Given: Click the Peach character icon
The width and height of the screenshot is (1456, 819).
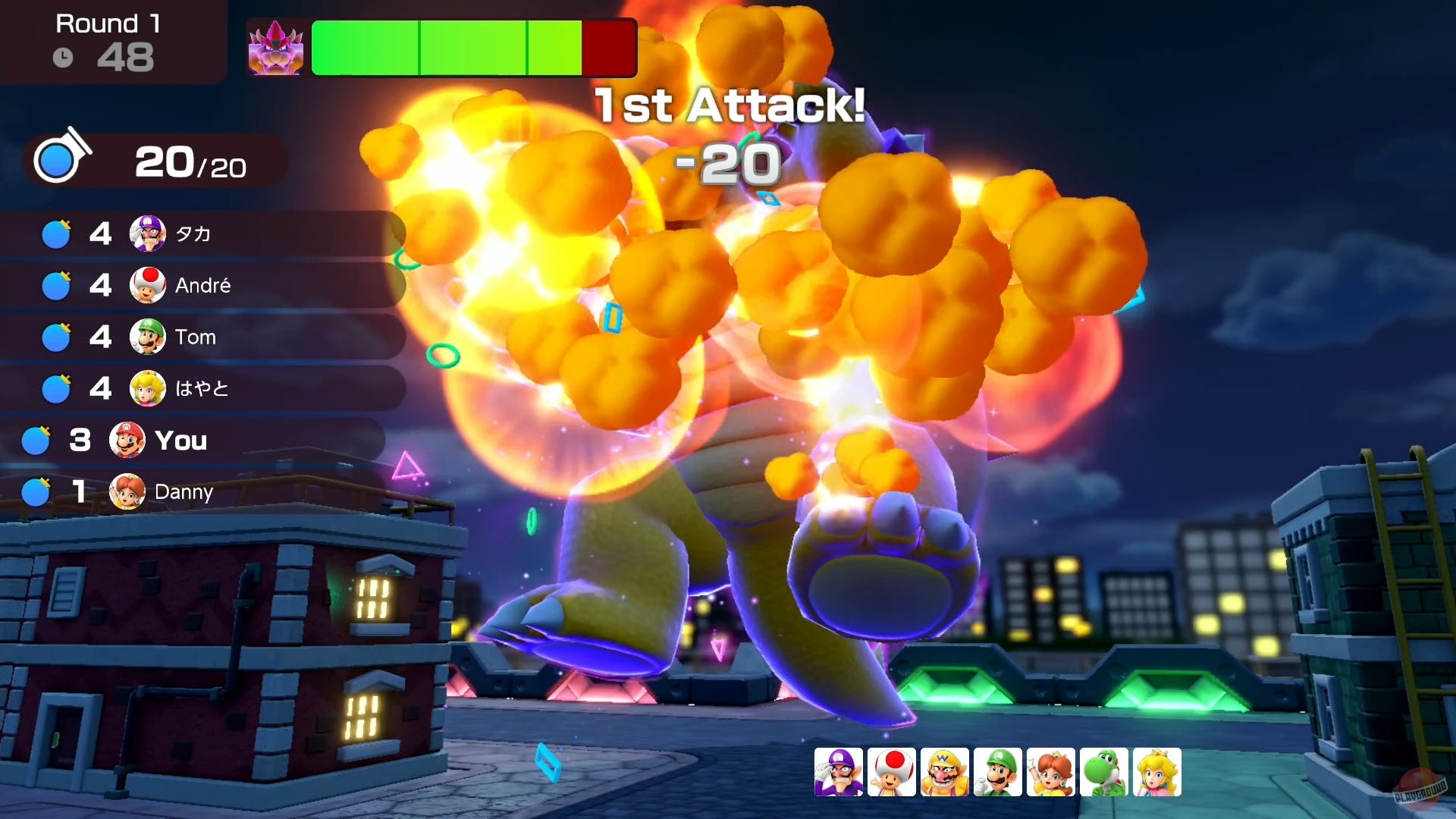Looking at the screenshot, I should click(1157, 771).
